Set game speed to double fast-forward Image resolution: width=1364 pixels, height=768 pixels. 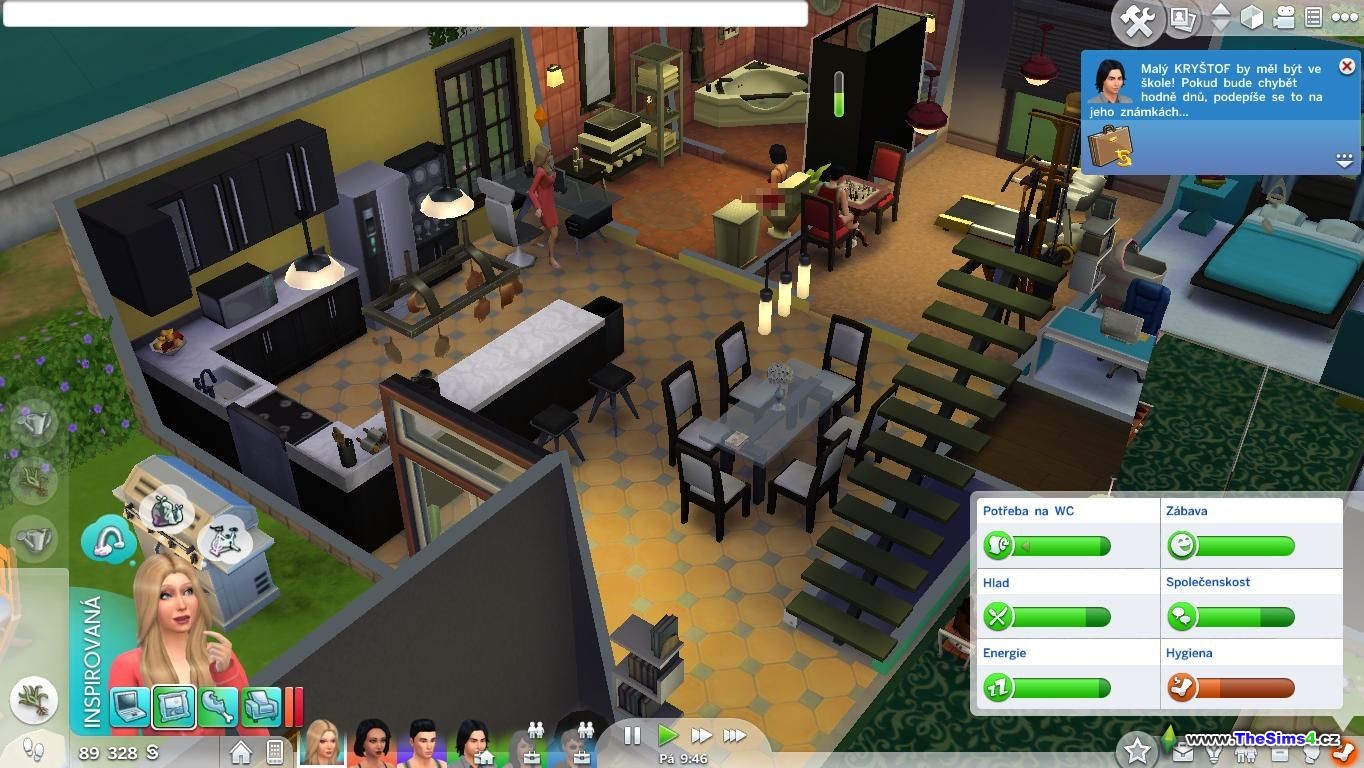click(x=701, y=736)
